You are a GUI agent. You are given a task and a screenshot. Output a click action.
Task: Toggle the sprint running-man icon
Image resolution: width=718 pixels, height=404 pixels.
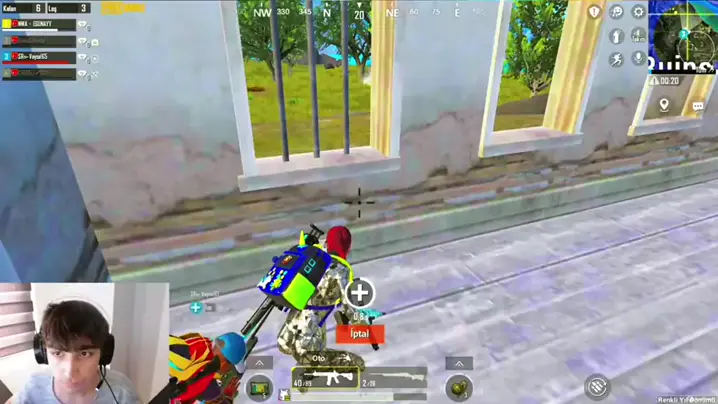pos(617,59)
